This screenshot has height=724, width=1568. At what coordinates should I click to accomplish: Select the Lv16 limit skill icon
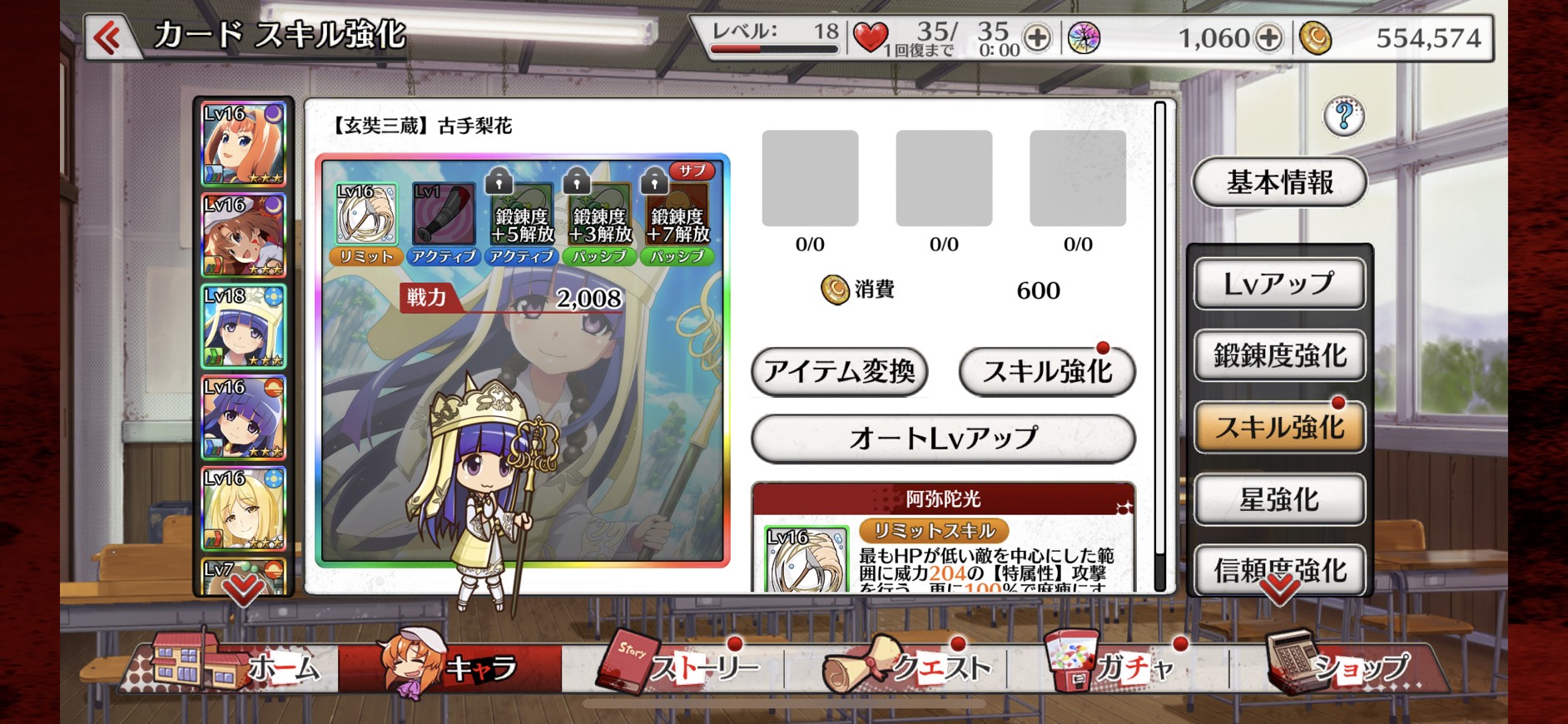pos(366,215)
